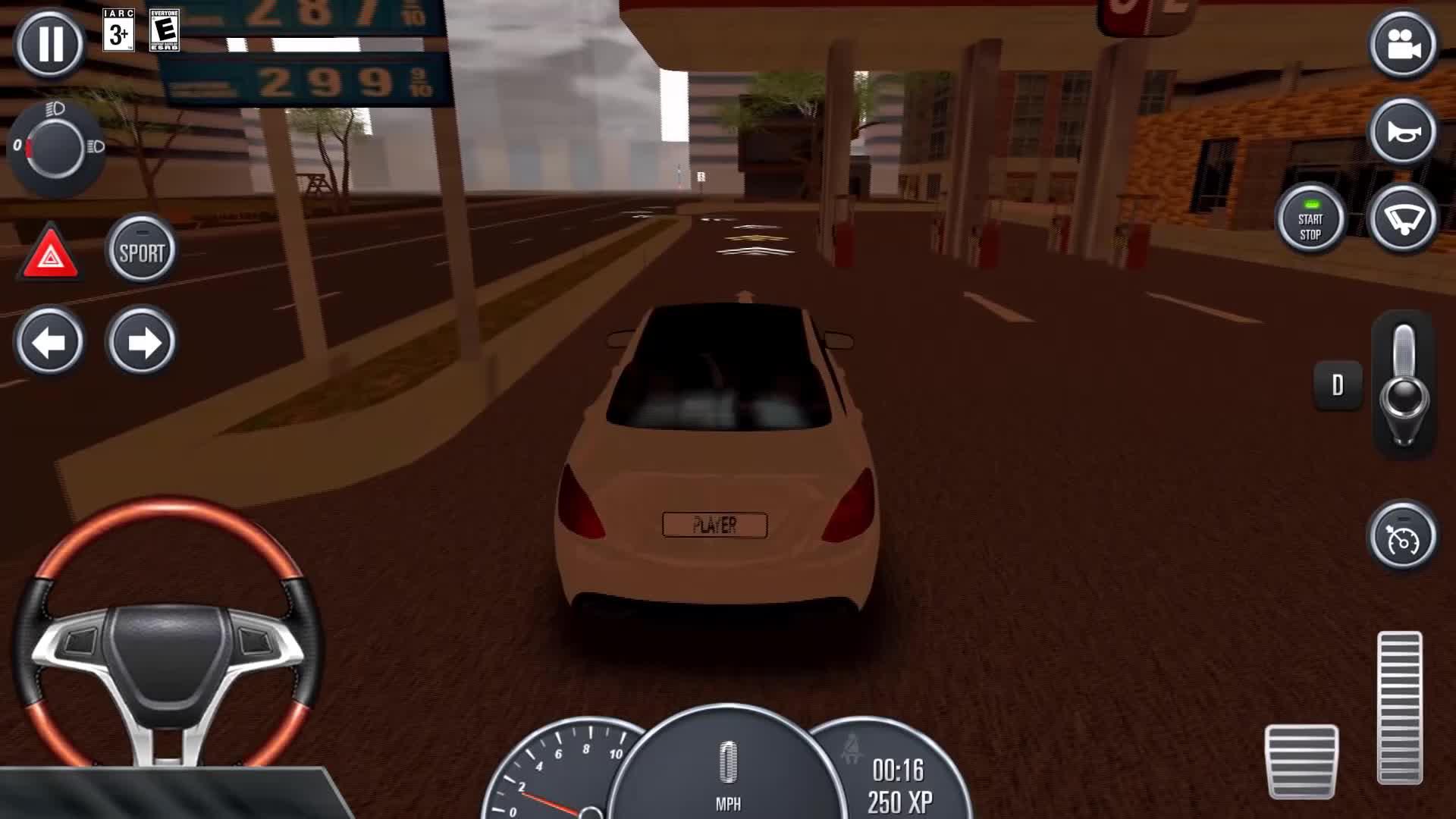Enable SPORT driving mode
1456x819 pixels.
click(141, 248)
